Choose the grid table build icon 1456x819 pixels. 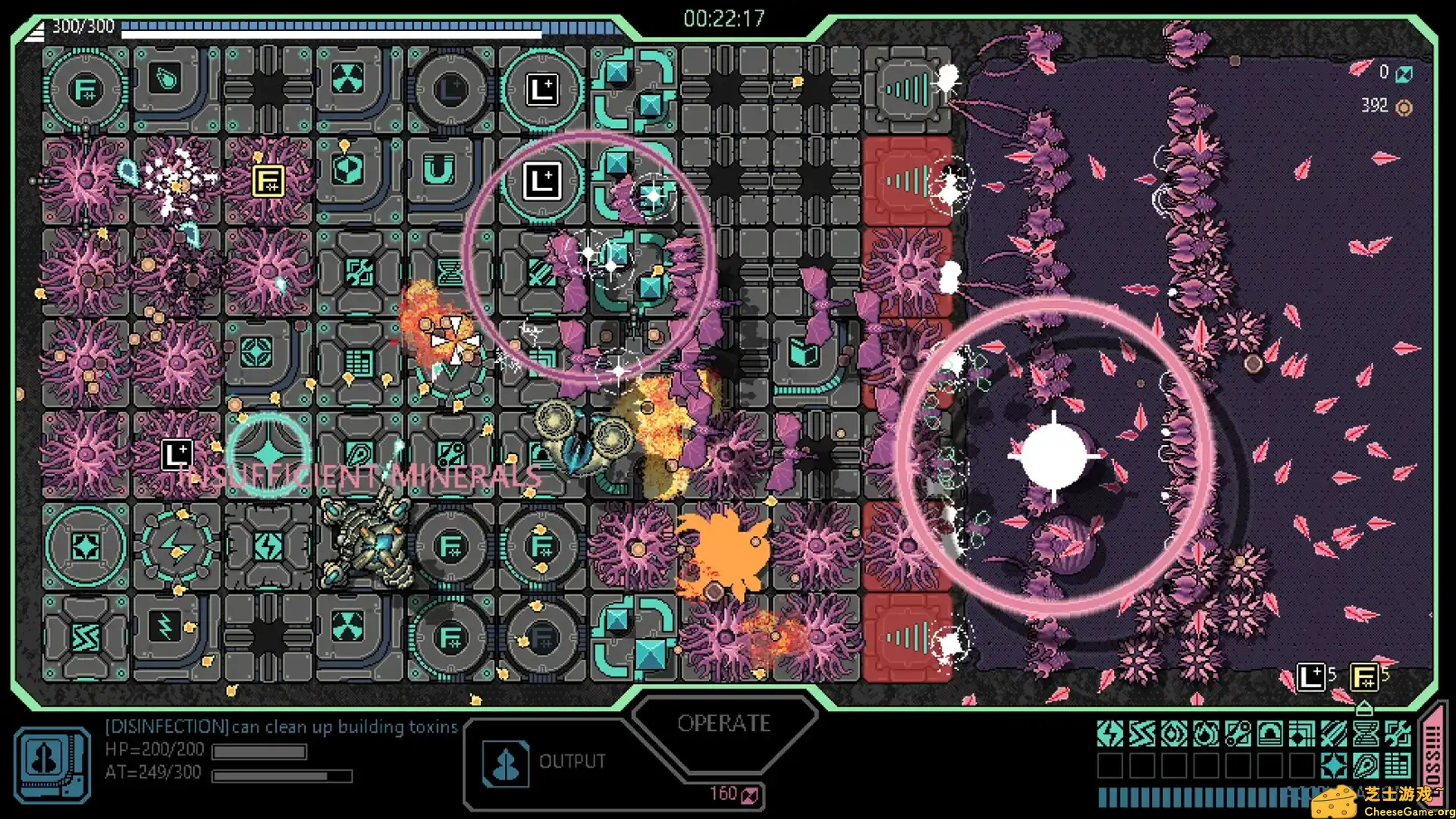click(1398, 766)
